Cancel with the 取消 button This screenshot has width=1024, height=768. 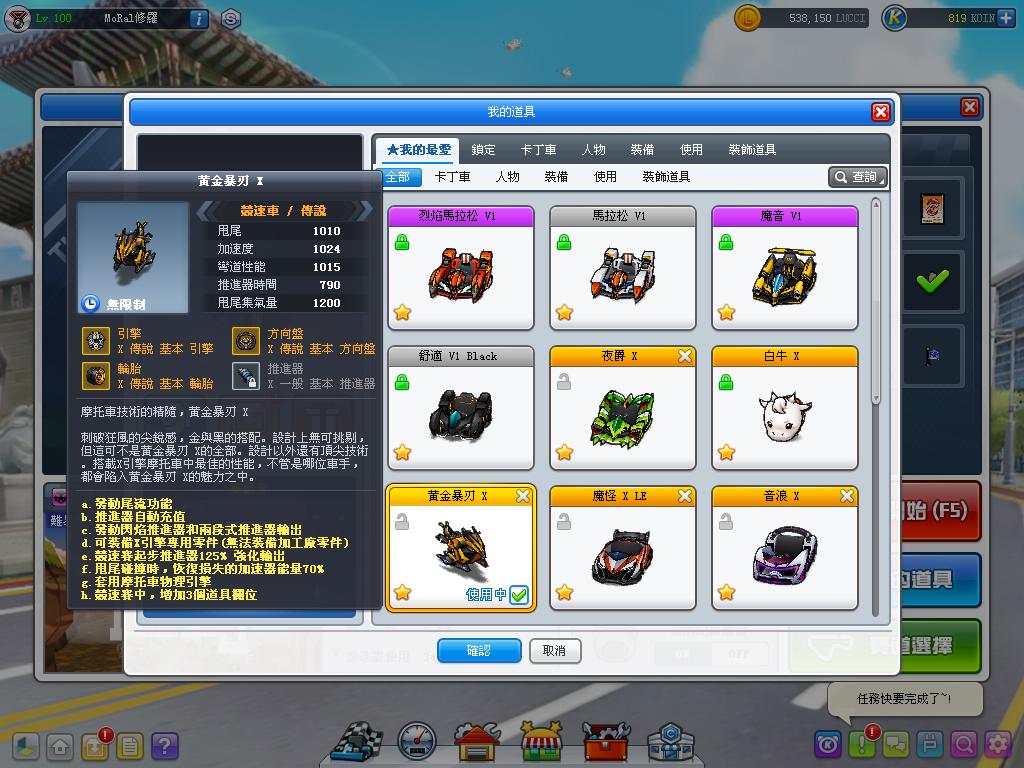tap(554, 651)
